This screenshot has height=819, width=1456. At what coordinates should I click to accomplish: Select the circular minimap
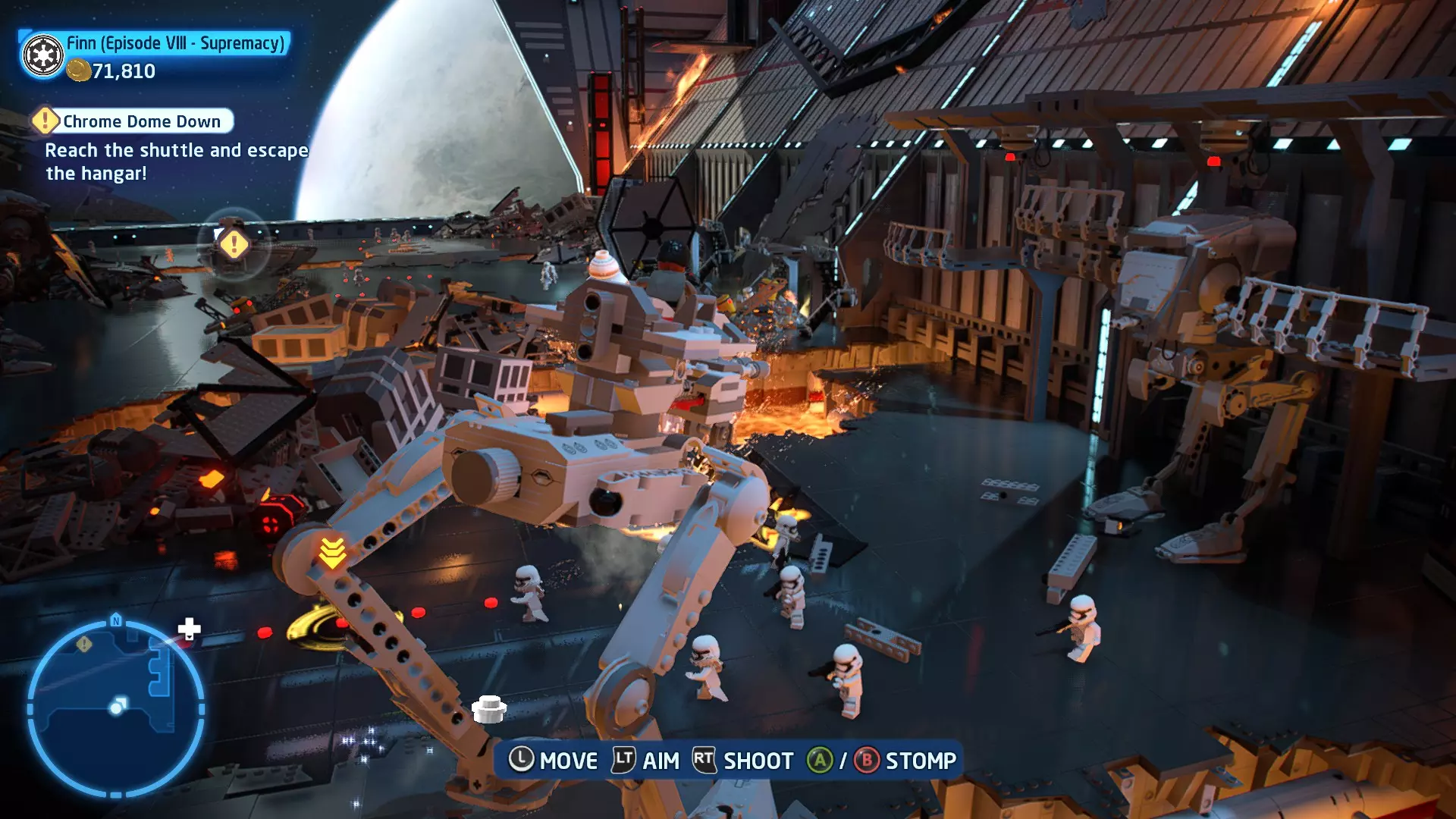pos(116,708)
